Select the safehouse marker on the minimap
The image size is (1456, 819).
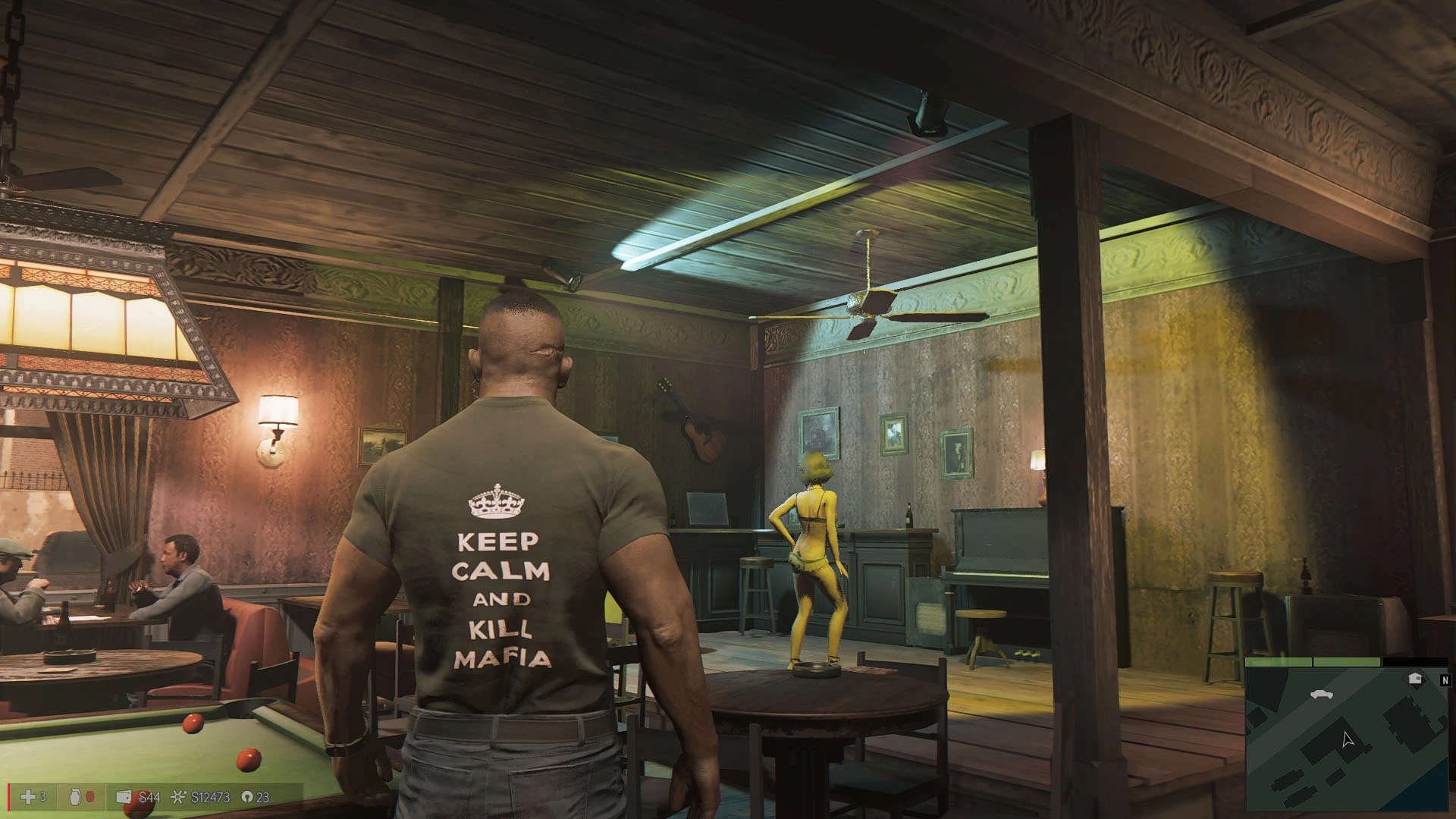point(1415,678)
